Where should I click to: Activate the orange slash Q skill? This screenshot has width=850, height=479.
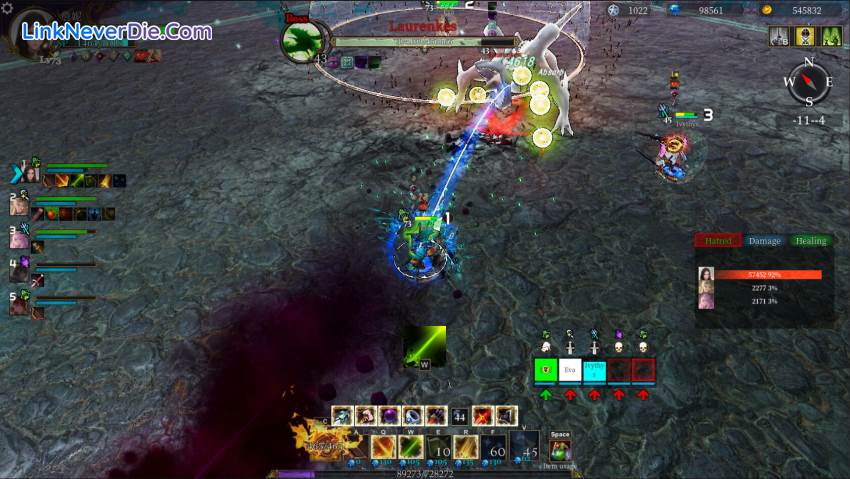384,447
